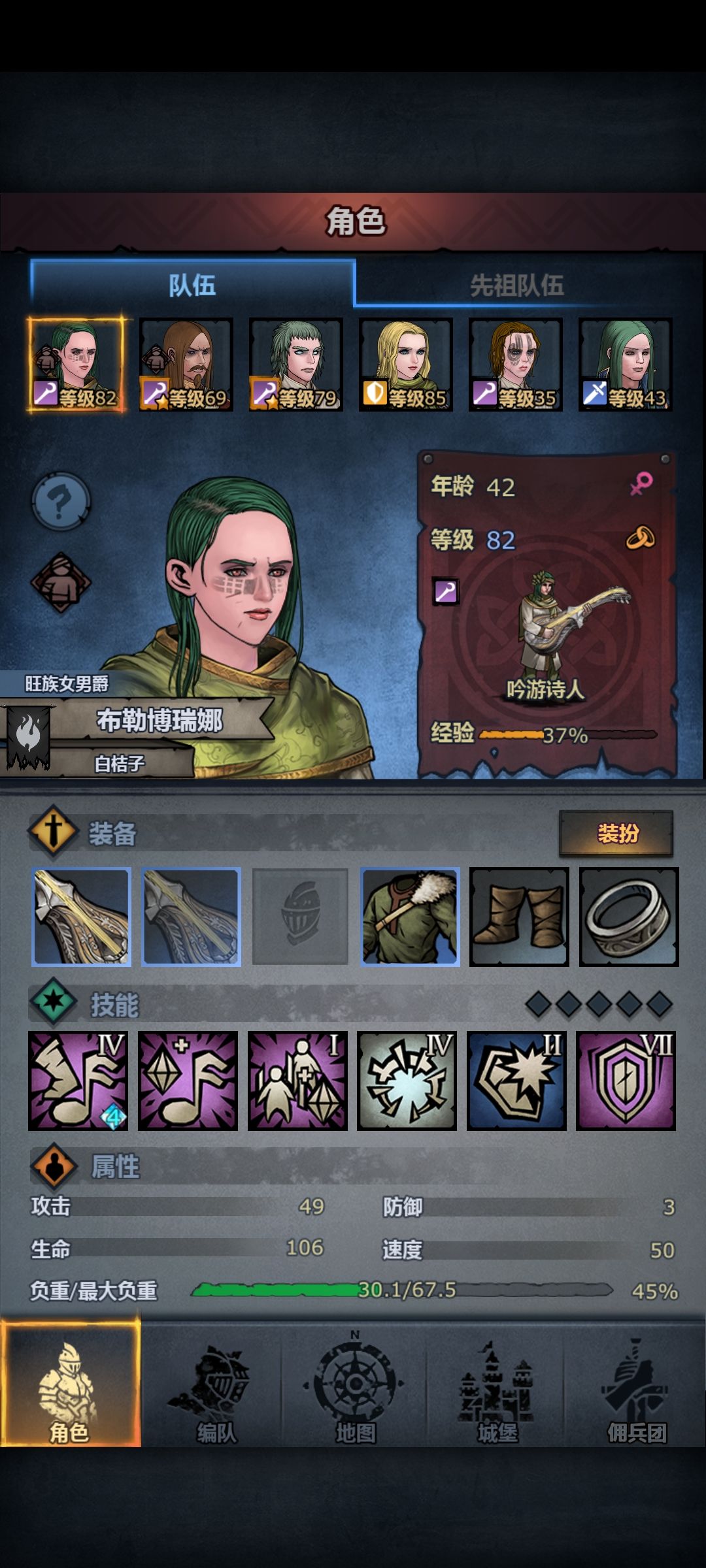Inspect the silver ring accessory slot

(x=629, y=917)
